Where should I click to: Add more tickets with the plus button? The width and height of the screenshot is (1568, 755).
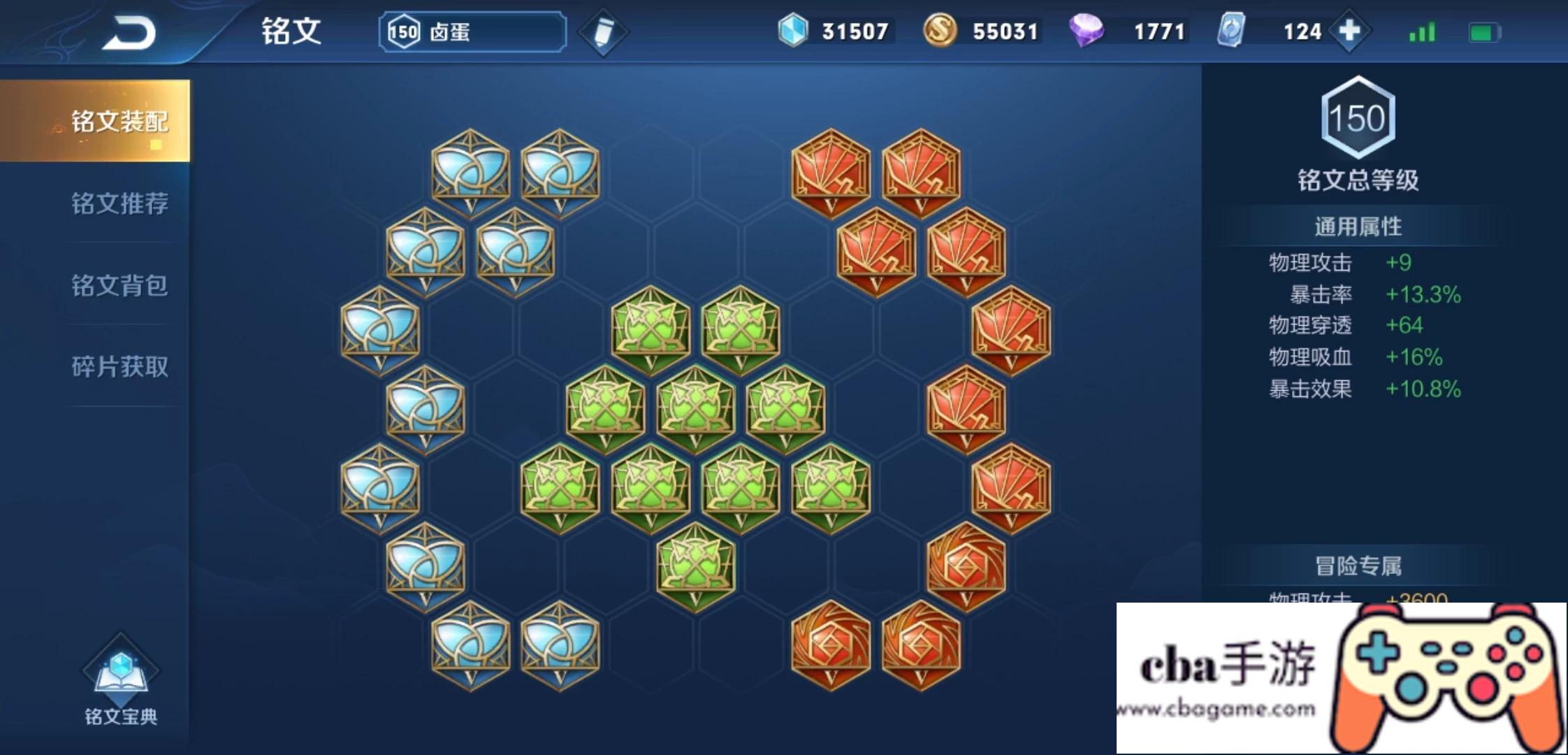click(x=1349, y=31)
